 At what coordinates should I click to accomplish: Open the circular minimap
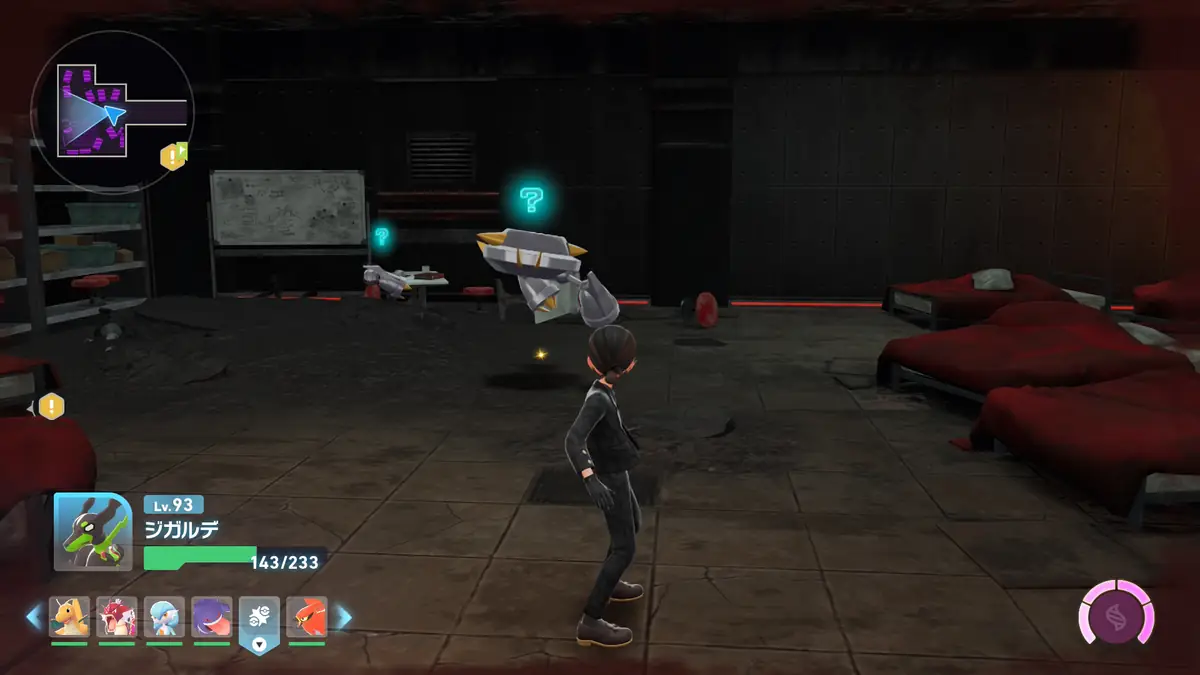coord(111,112)
